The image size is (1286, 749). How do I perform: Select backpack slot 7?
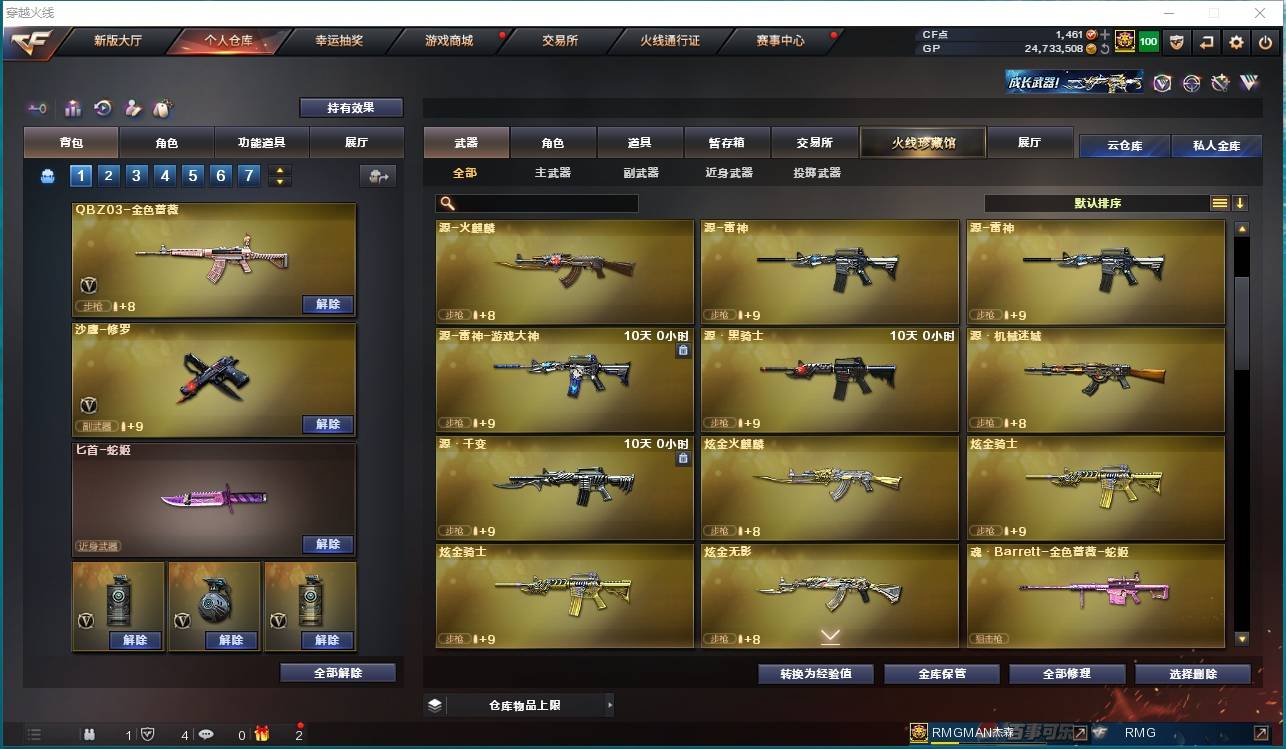pos(248,175)
